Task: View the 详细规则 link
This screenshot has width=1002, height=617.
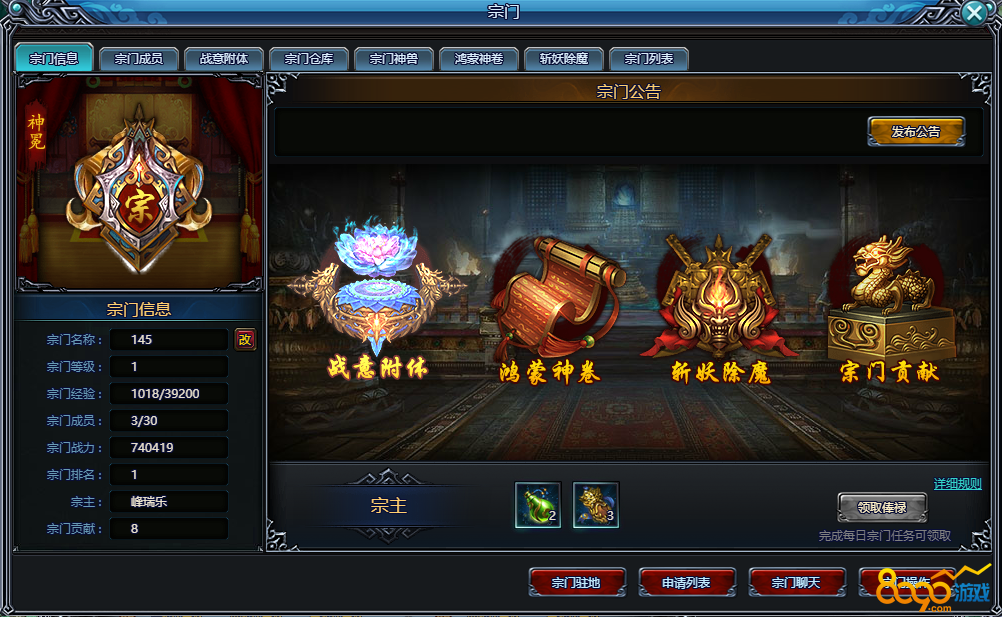Action: click(x=957, y=484)
